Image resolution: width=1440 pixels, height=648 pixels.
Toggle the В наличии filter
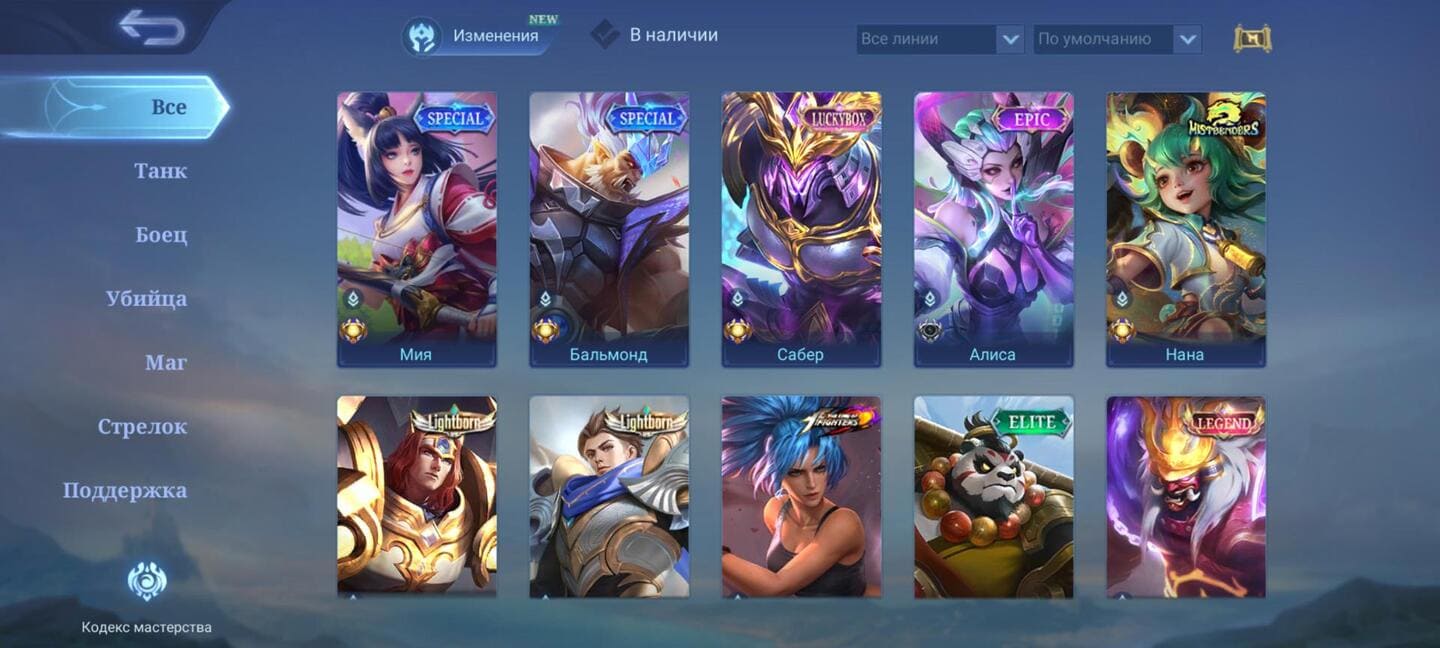pyautogui.click(x=655, y=35)
